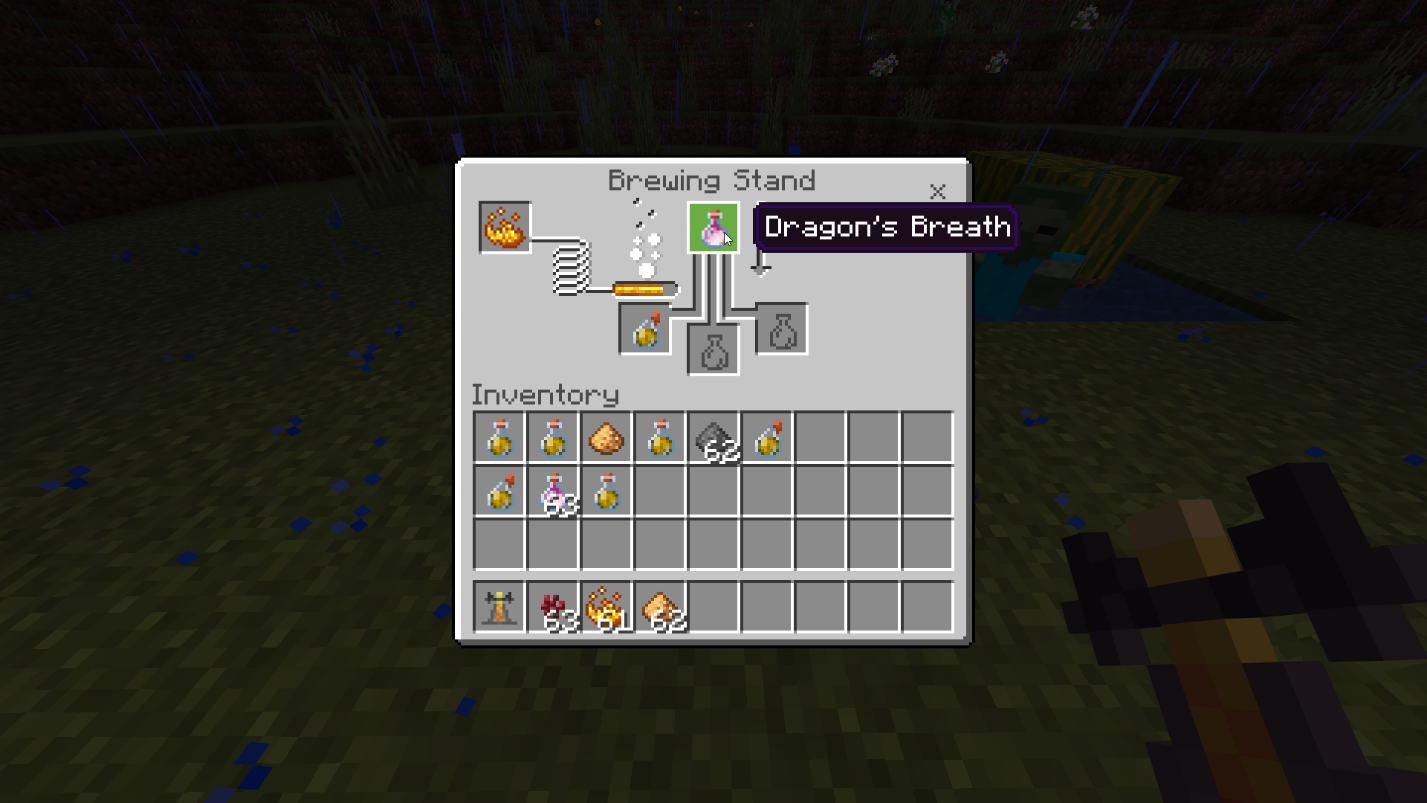
Task: Grab the inventory stack of 63 Dragon's Breath
Action: (x=554, y=492)
